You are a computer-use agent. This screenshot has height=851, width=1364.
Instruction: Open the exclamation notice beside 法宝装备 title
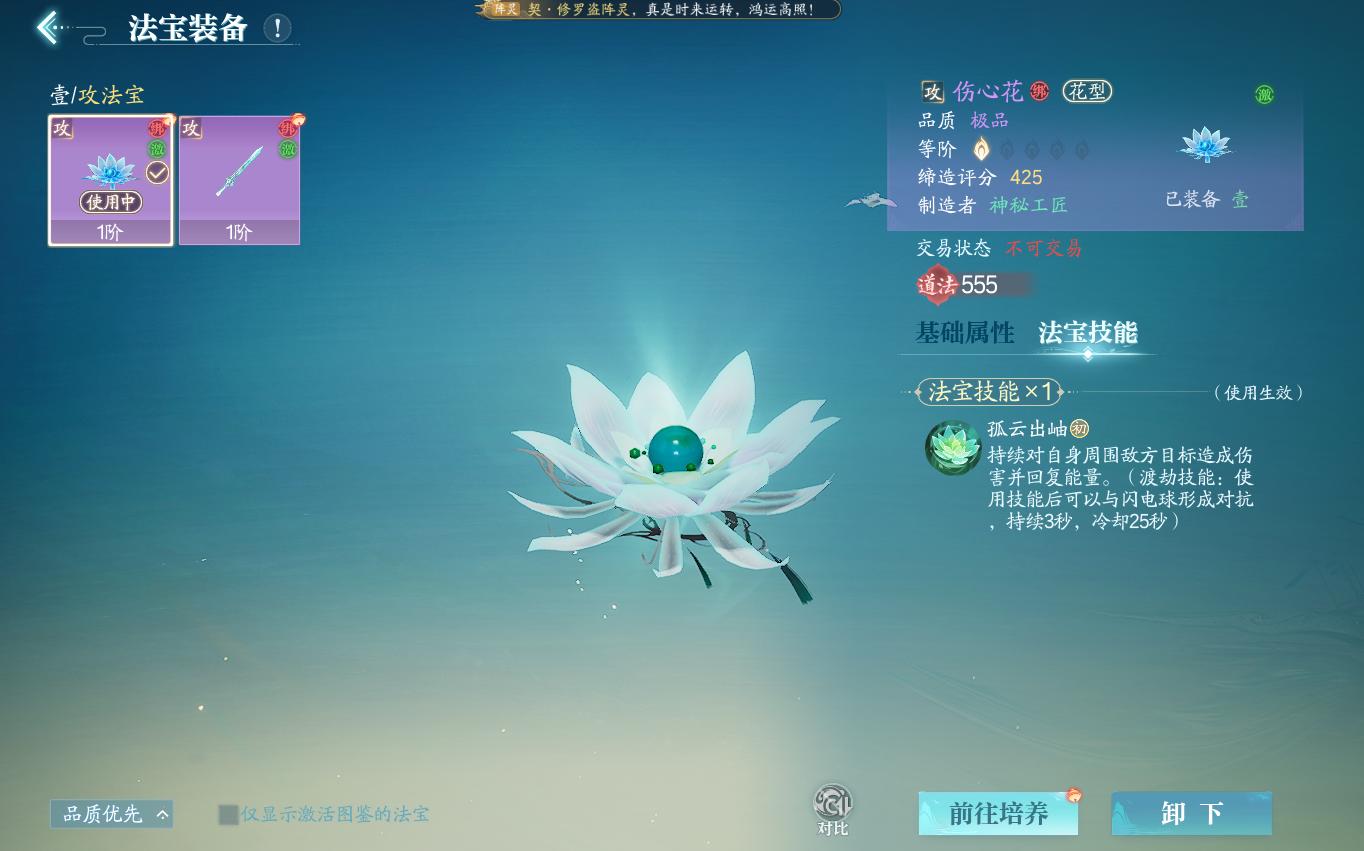(x=277, y=28)
